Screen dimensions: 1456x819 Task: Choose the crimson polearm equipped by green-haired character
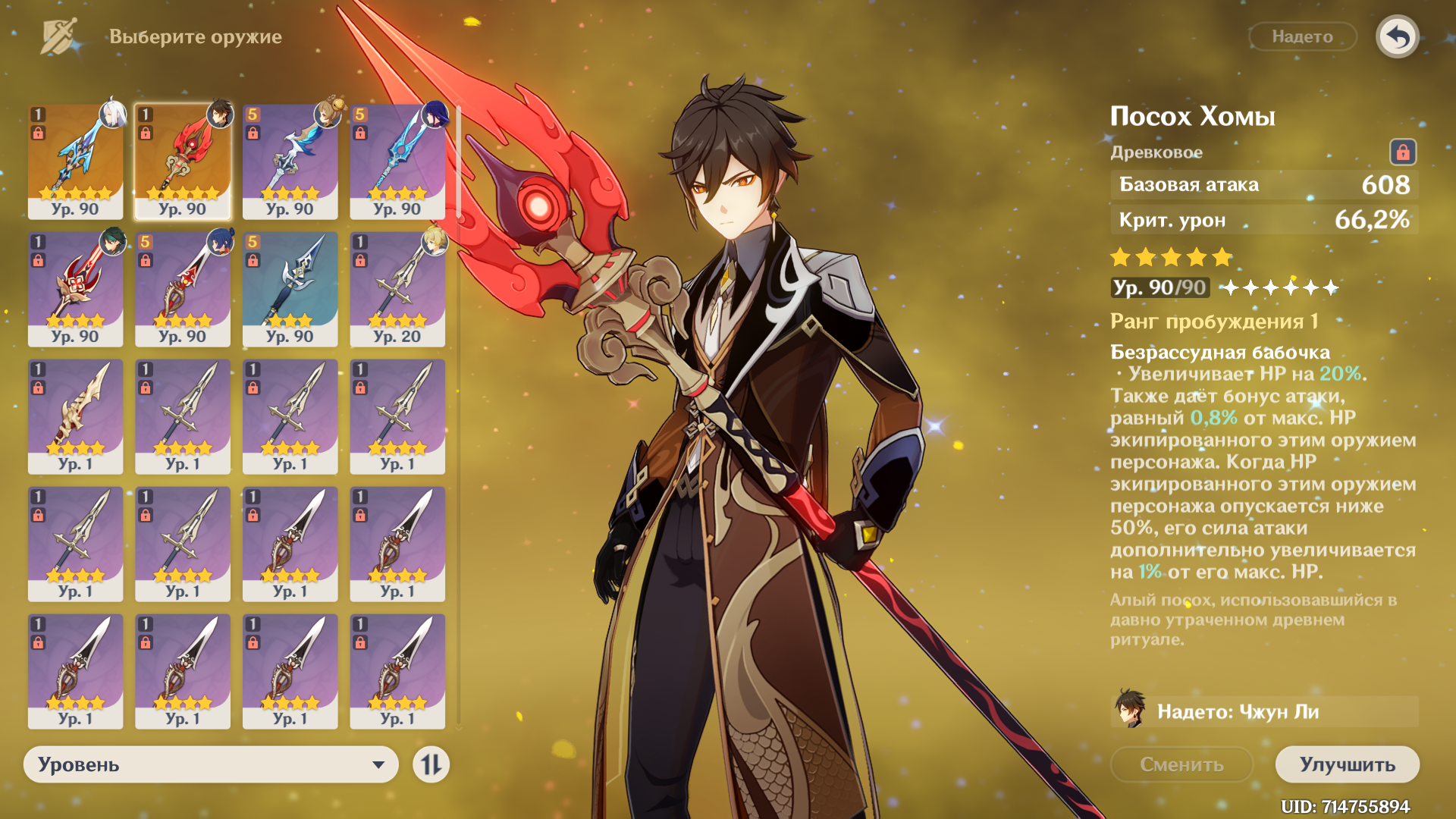[75, 289]
